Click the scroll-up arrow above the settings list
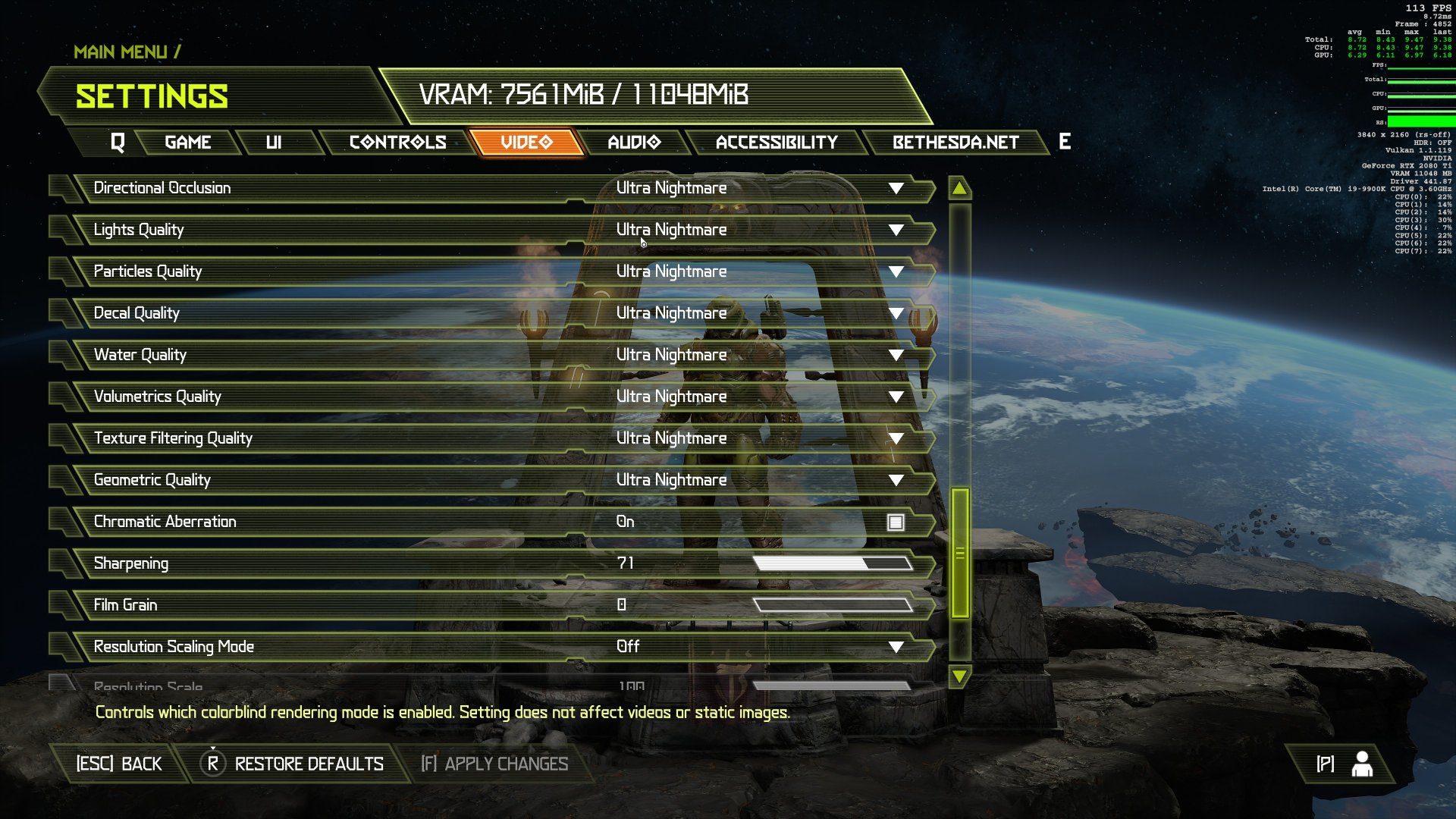1456x819 pixels. click(x=959, y=189)
